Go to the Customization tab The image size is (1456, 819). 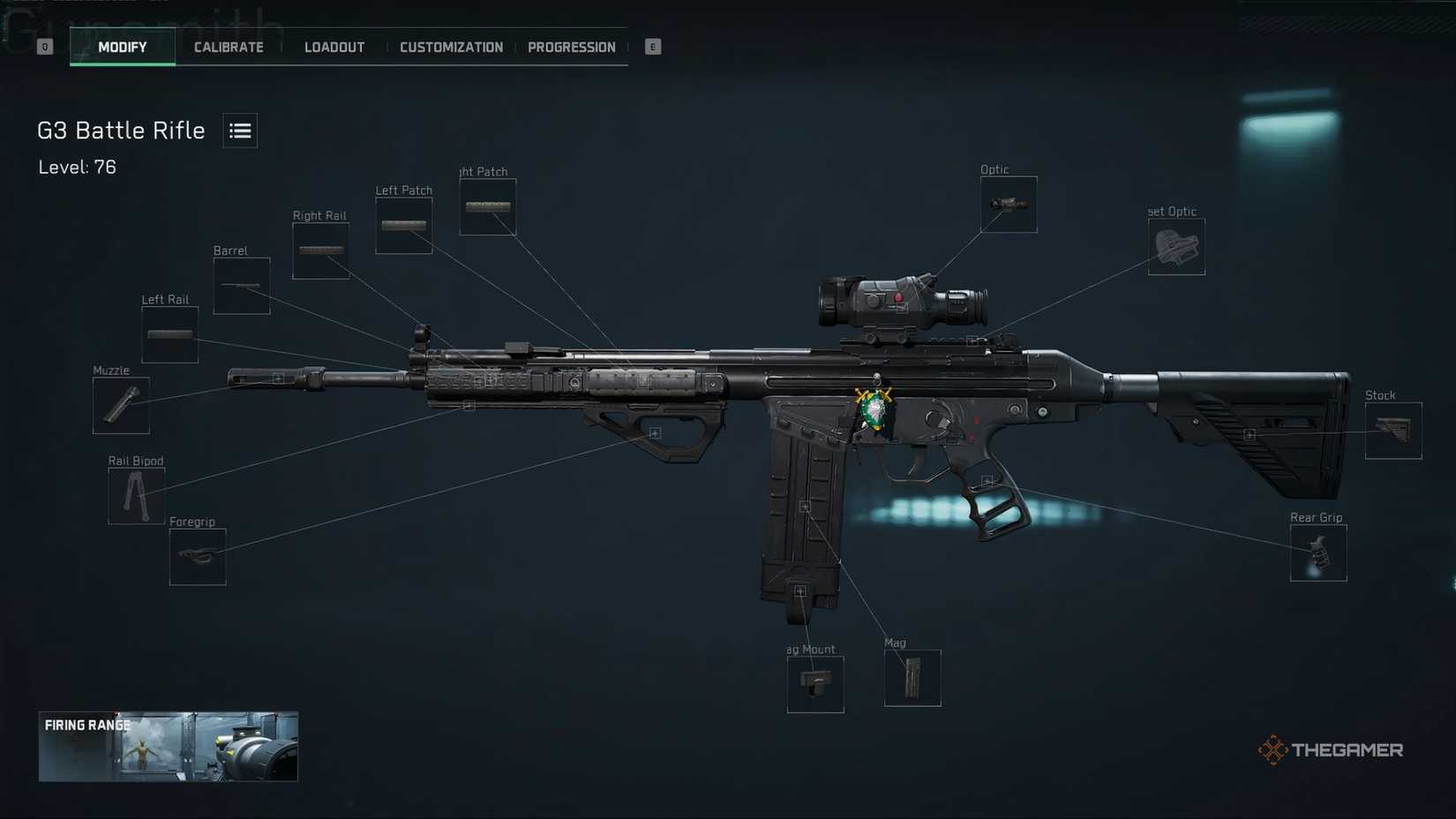click(451, 48)
